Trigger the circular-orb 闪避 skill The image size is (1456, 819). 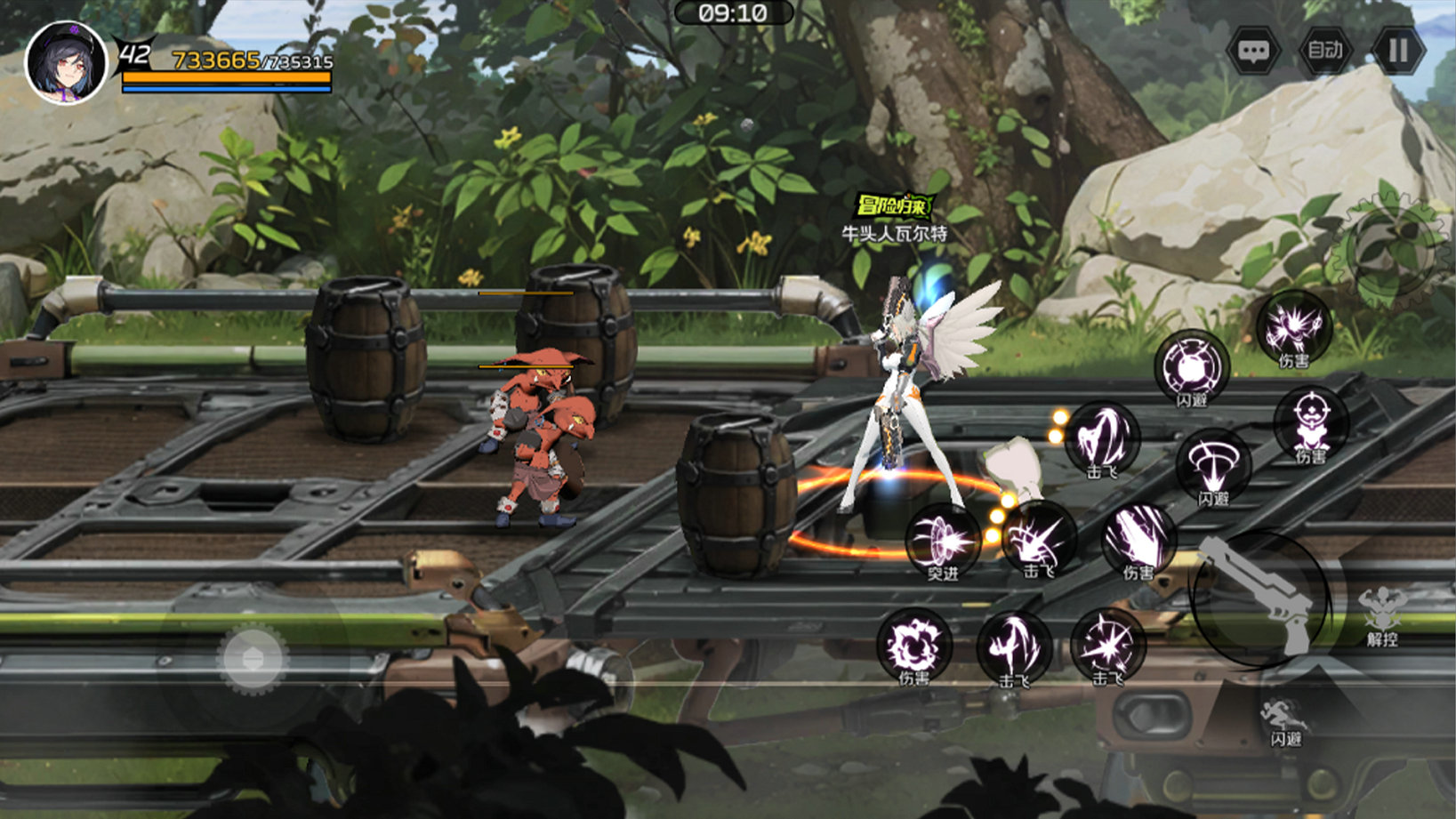pyautogui.click(x=1191, y=366)
